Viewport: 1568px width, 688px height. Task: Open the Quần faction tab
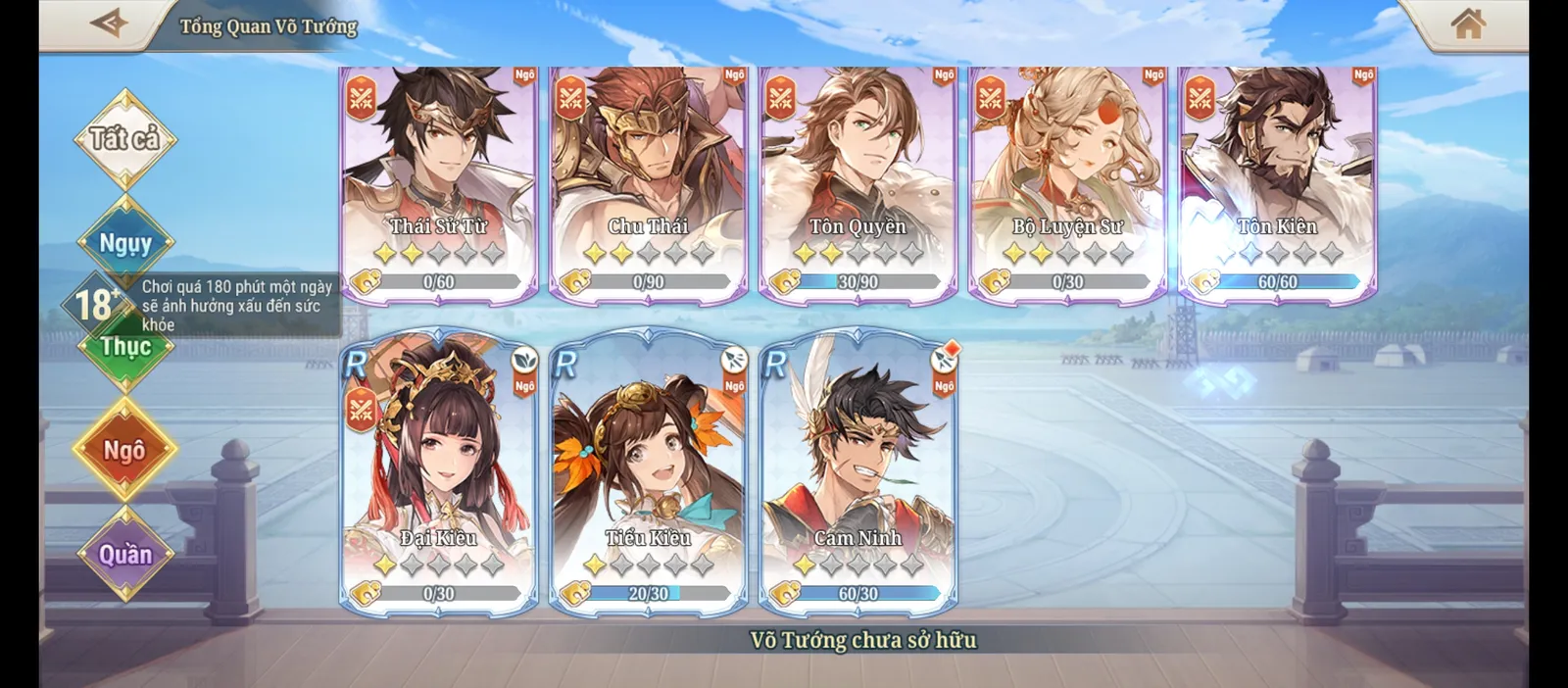(125, 555)
